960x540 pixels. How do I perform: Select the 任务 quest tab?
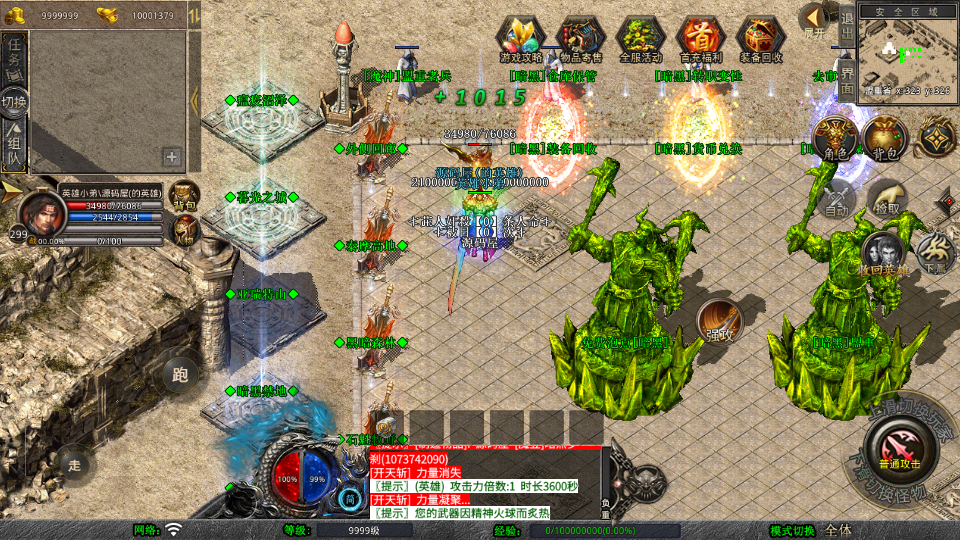coord(15,57)
